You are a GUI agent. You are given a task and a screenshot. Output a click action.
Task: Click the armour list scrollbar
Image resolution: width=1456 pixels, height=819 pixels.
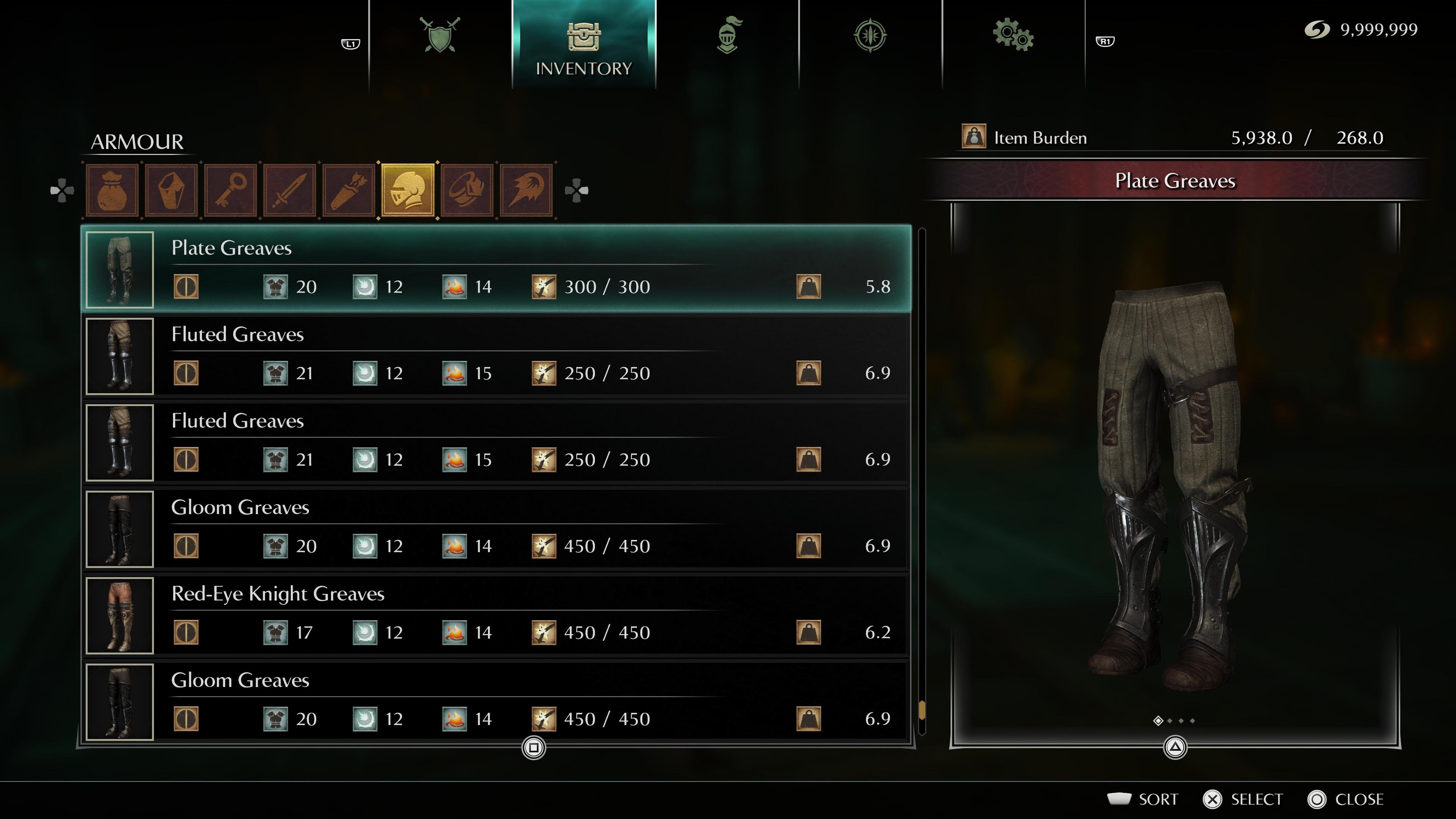[x=922, y=480]
